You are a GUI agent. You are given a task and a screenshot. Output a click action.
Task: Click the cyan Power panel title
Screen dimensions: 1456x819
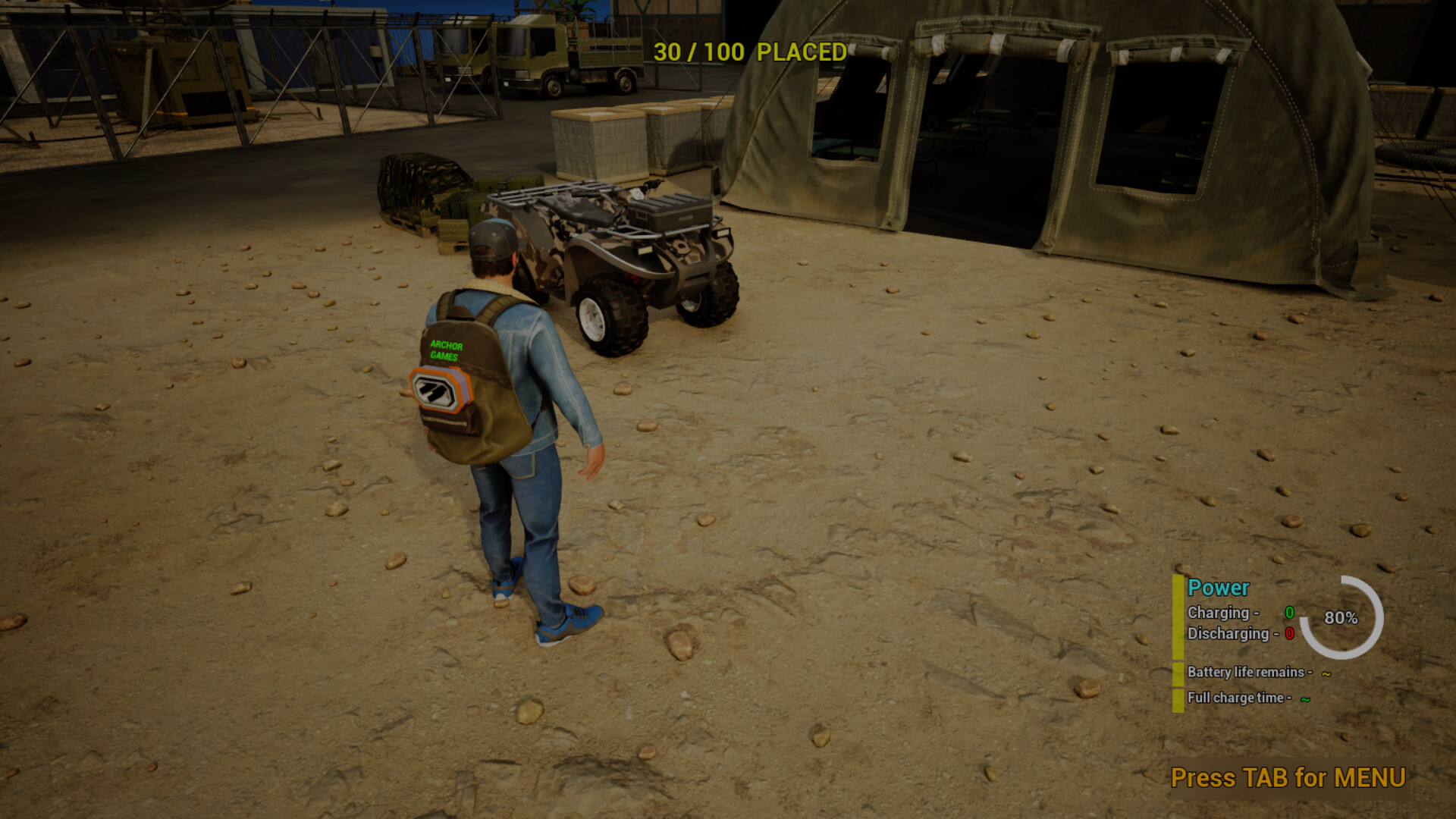pyautogui.click(x=1218, y=588)
